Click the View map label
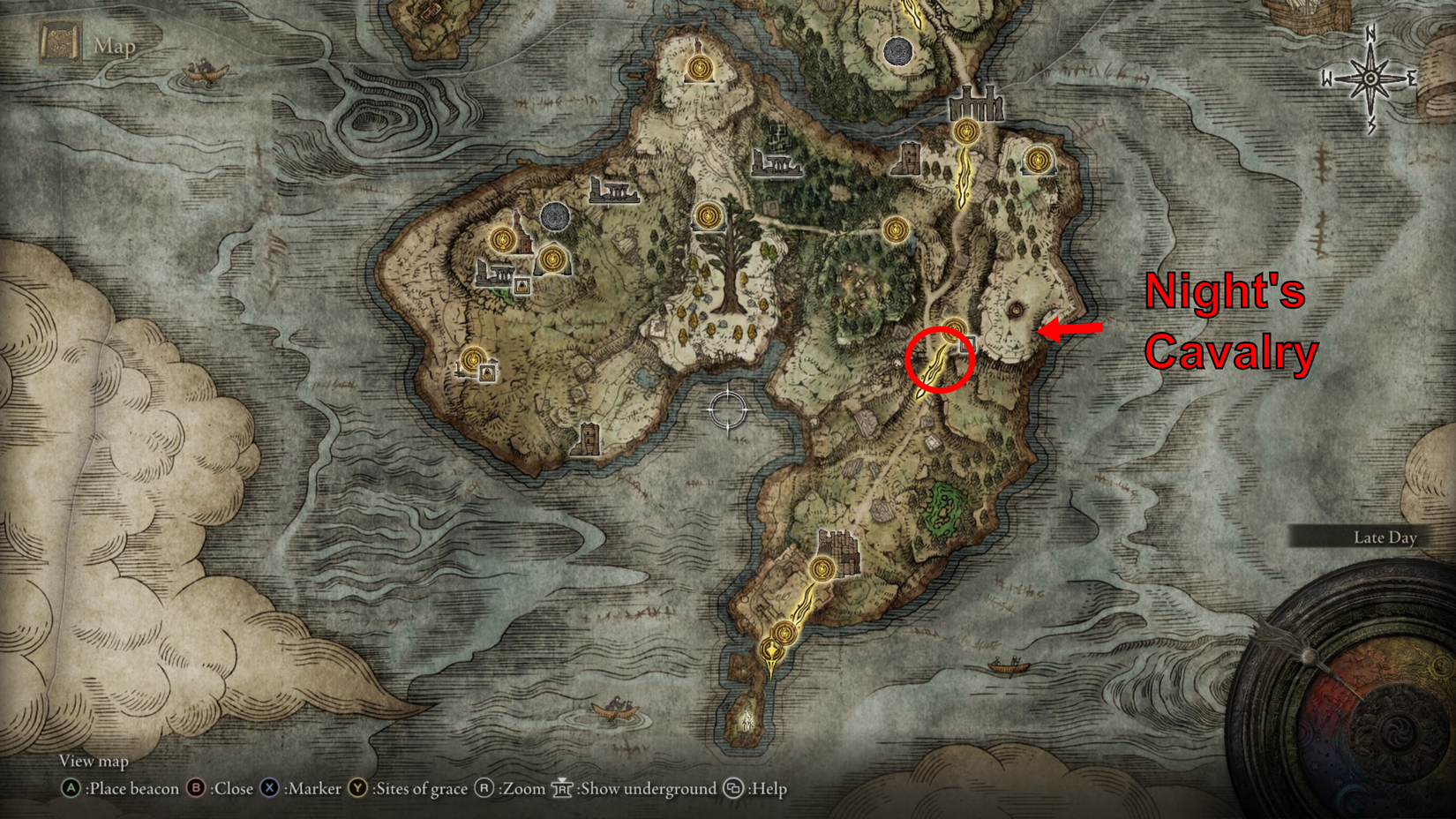Image resolution: width=1456 pixels, height=819 pixels. (94, 761)
